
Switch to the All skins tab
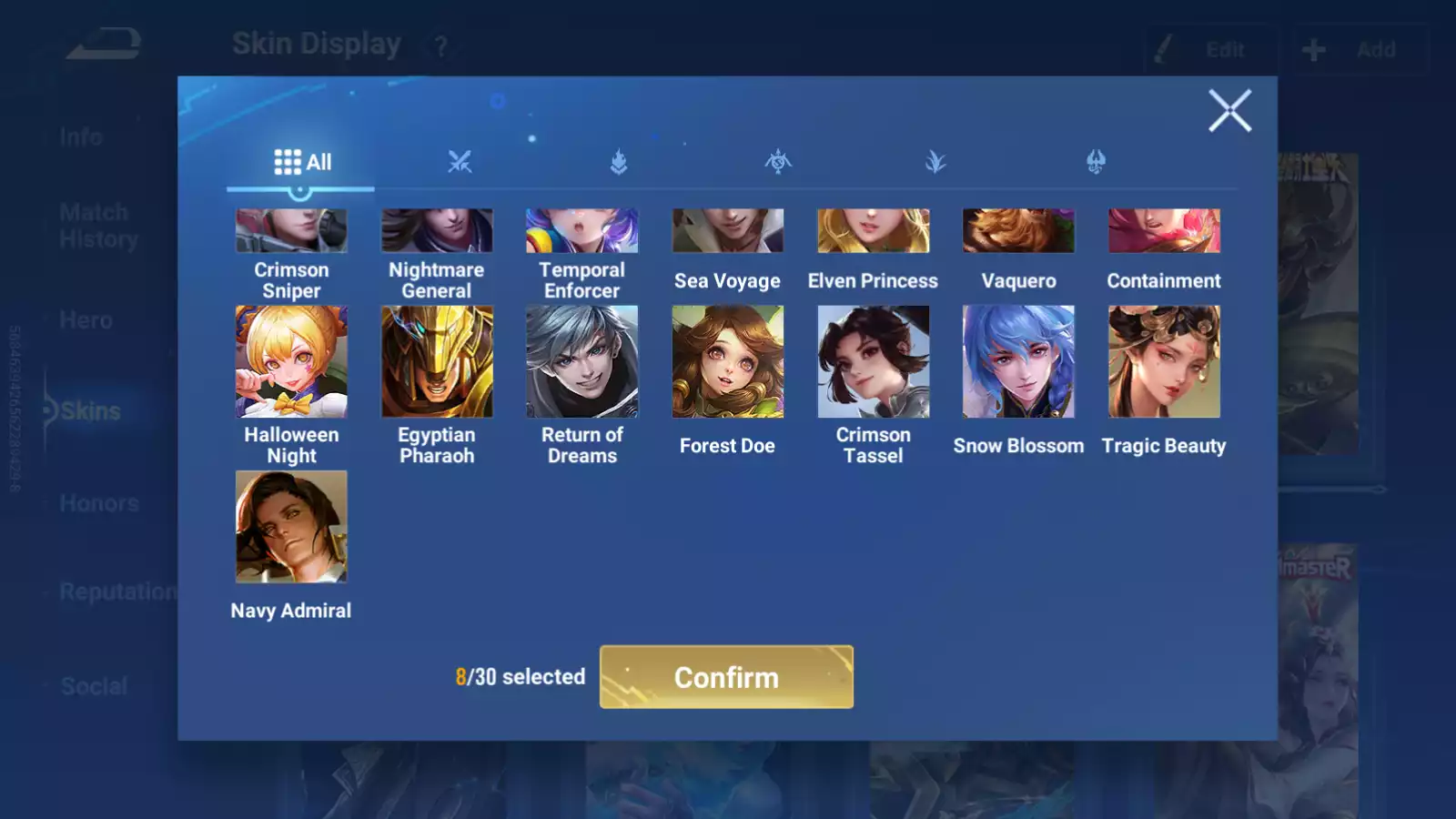tap(302, 163)
